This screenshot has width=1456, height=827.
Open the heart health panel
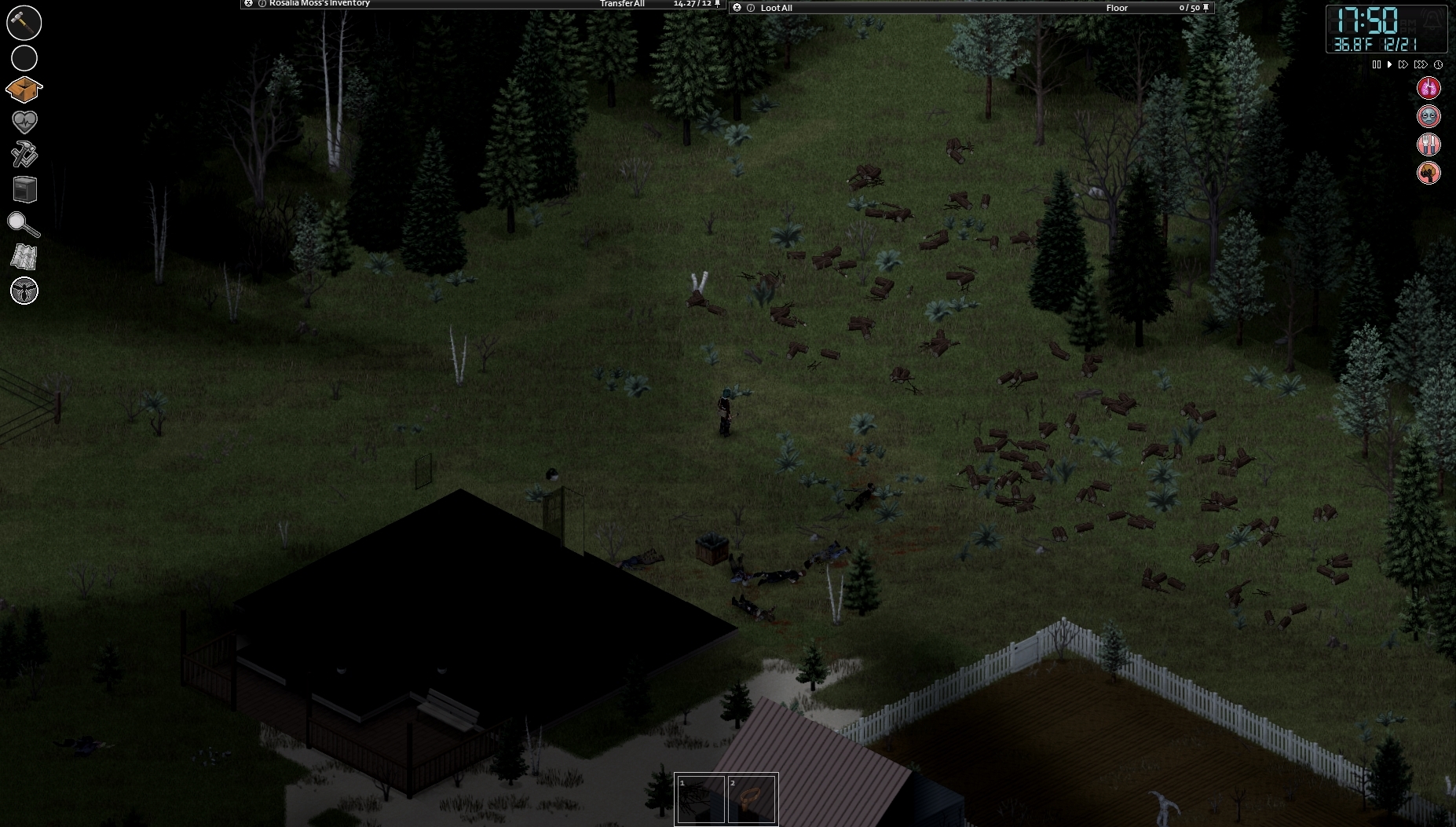pyautogui.click(x=24, y=121)
